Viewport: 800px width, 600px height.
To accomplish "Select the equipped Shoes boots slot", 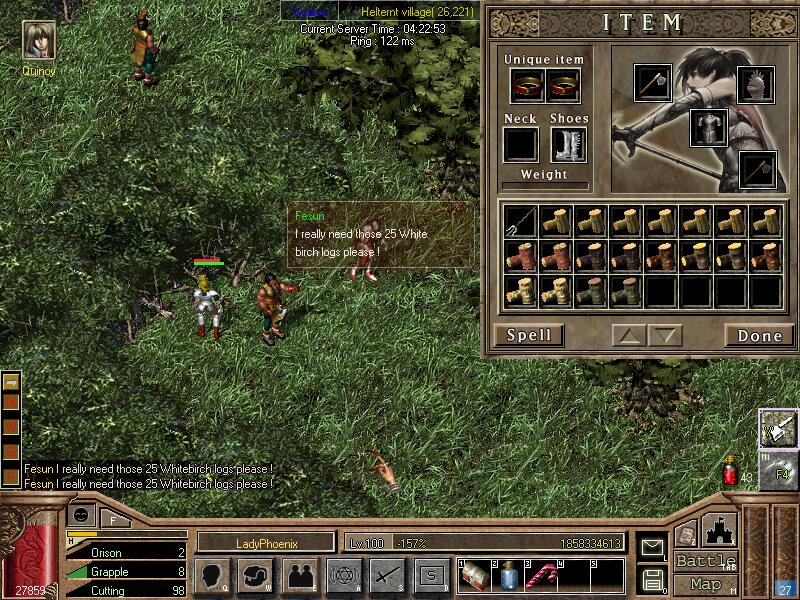I will 568,145.
